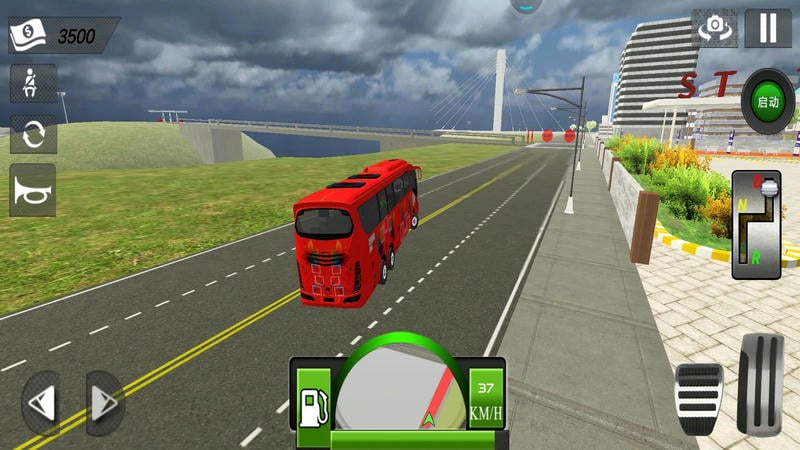Toggle the seatbelt icon

[x=33, y=84]
